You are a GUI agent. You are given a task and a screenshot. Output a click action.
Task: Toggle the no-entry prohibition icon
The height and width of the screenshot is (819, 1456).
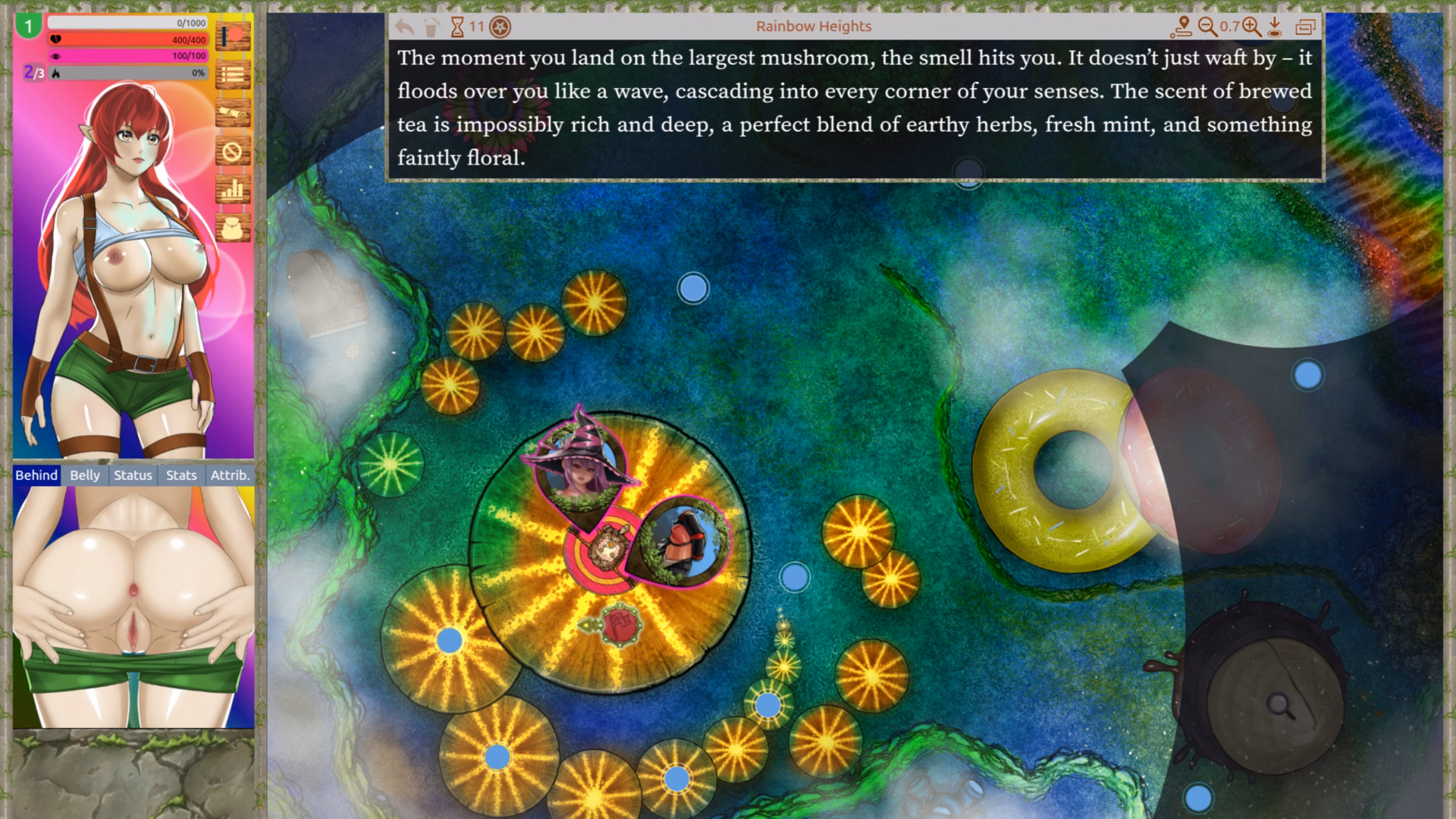tap(234, 152)
